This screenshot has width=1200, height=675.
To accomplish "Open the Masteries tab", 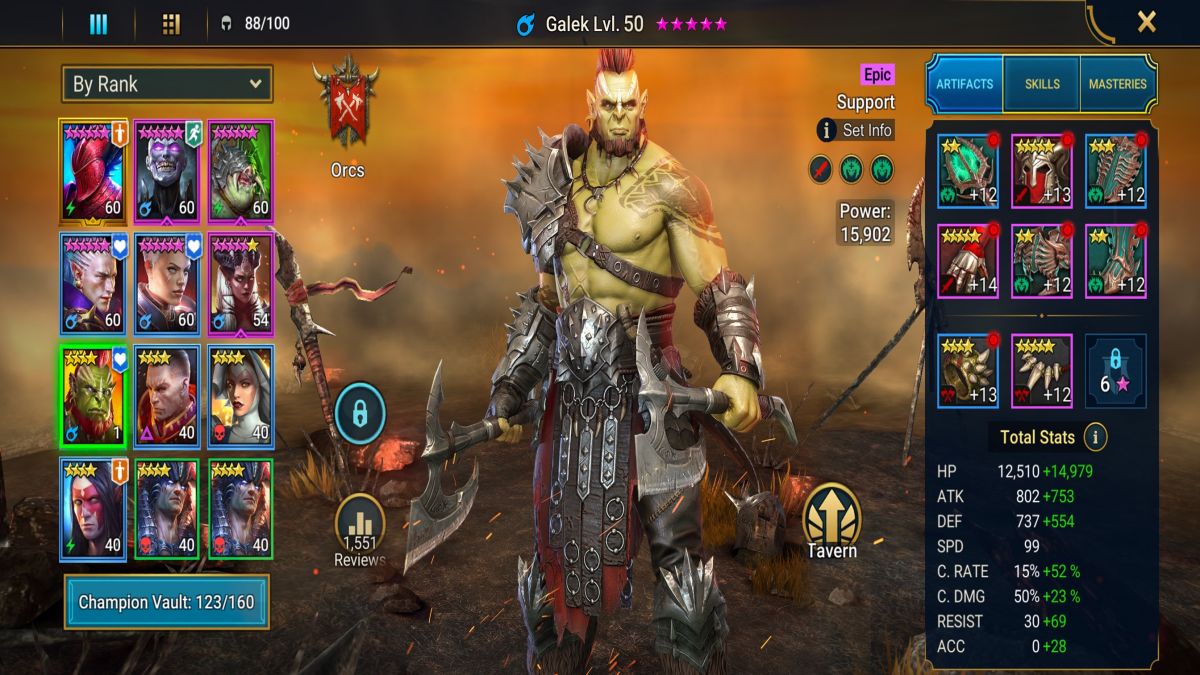I will pos(1117,85).
